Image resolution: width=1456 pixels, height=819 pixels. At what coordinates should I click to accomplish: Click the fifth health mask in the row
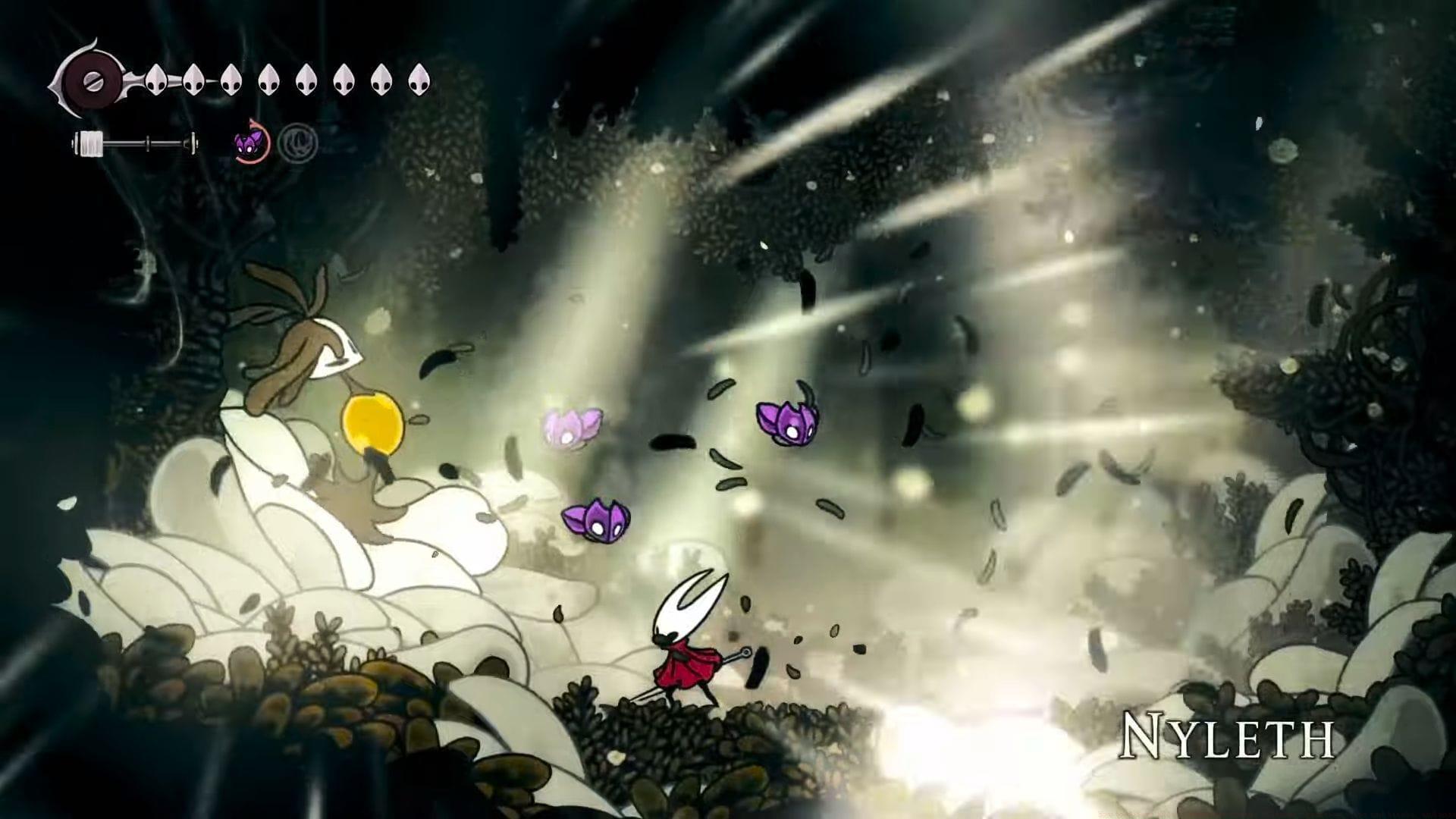pyautogui.click(x=306, y=80)
